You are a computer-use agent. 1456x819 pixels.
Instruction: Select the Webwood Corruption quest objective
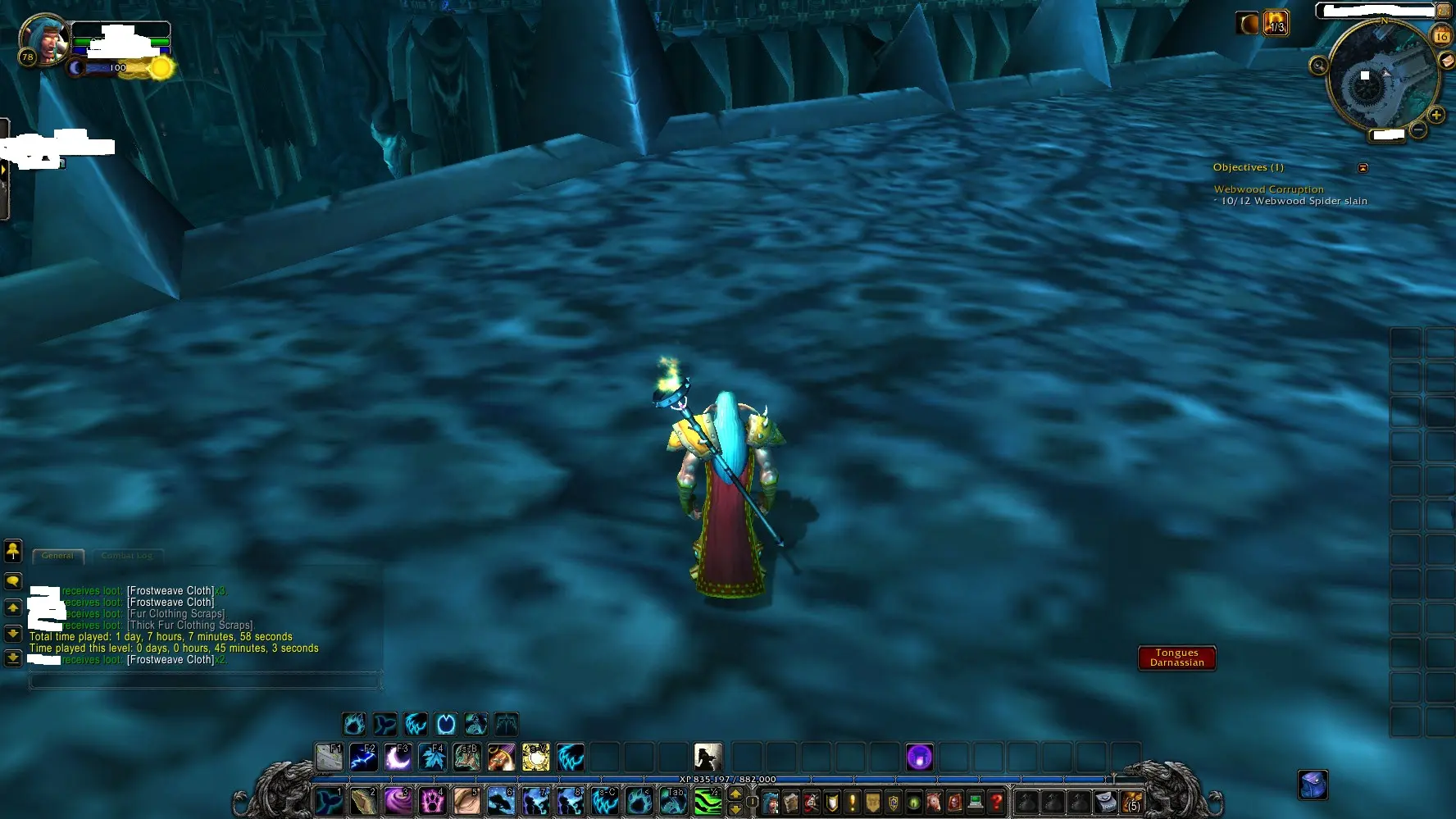coord(1268,189)
